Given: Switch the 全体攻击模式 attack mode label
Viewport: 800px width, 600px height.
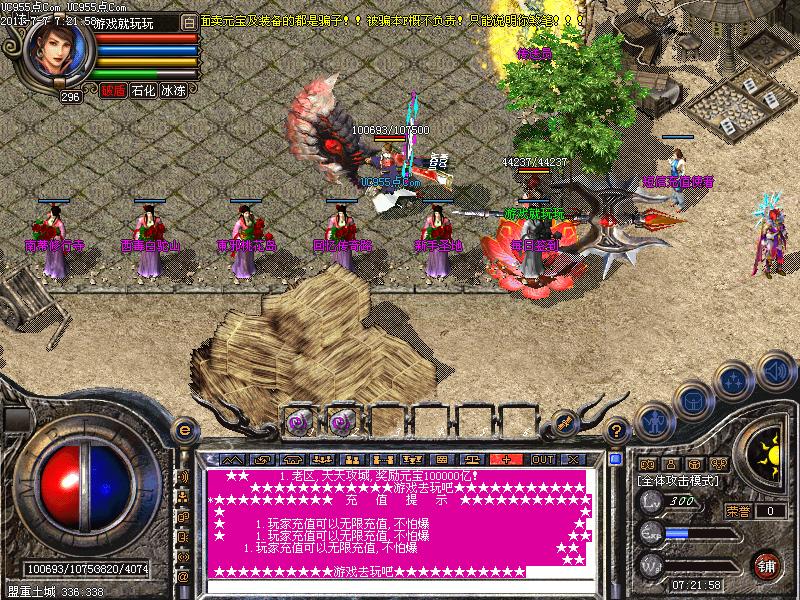Looking at the screenshot, I should click(676, 481).
